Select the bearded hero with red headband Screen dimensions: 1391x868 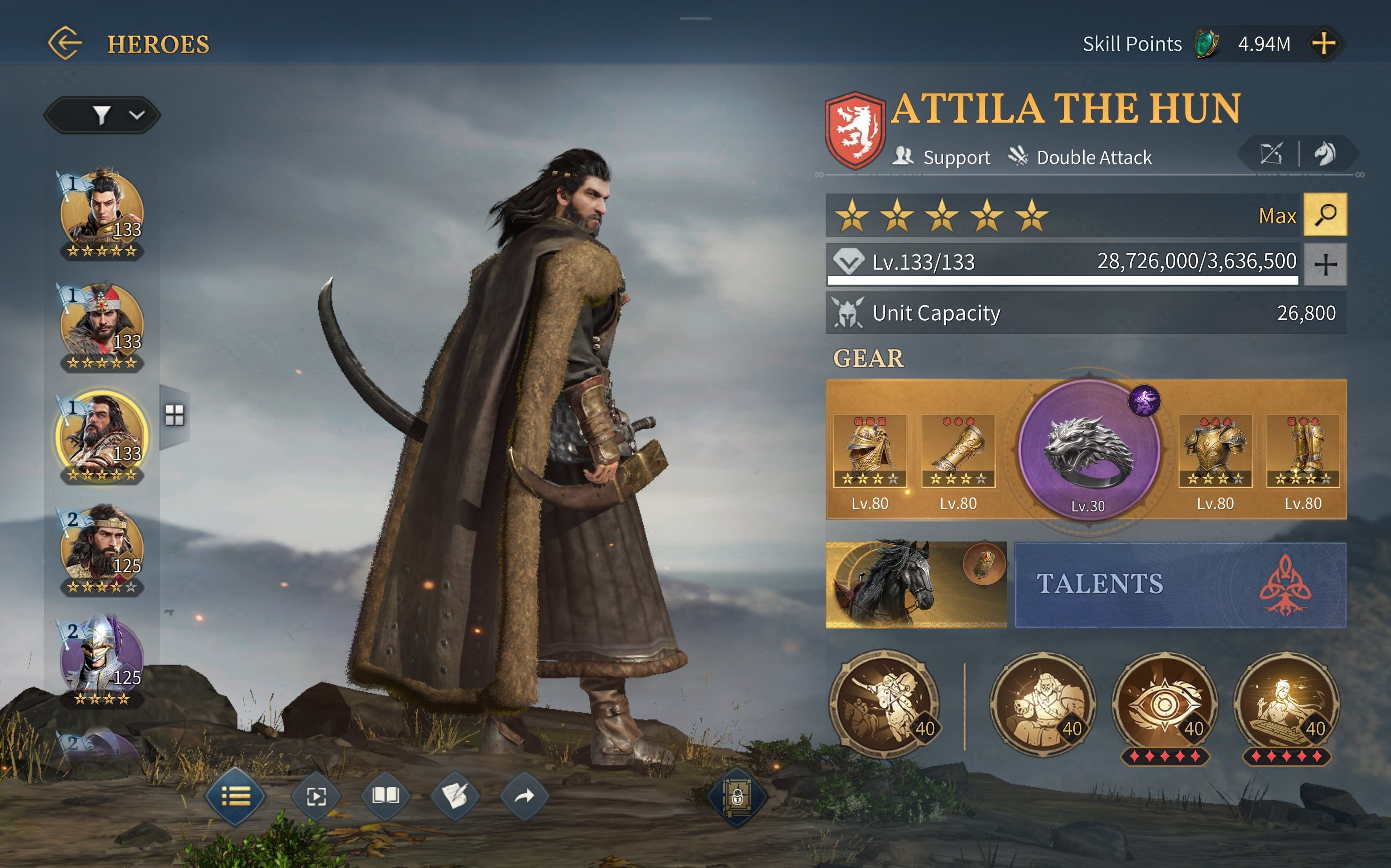point(102,325)
